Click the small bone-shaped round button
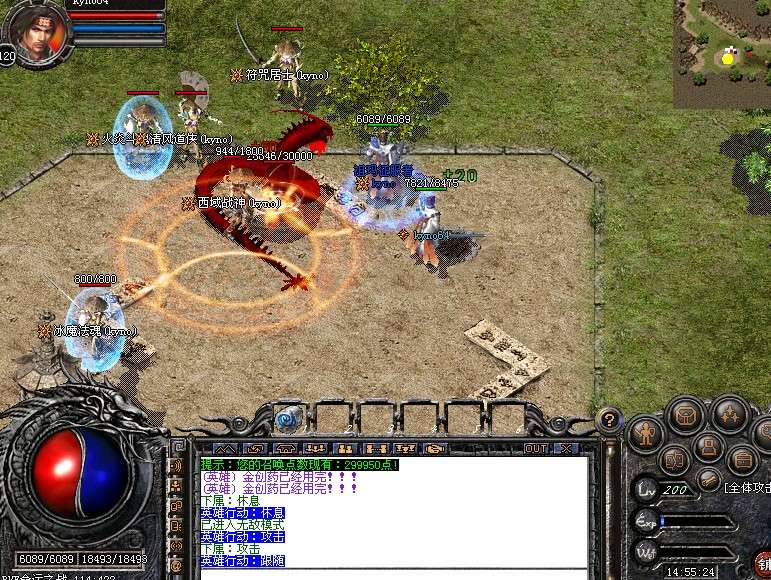The width and height of the screenshot is (771, 580). (707, 478)
